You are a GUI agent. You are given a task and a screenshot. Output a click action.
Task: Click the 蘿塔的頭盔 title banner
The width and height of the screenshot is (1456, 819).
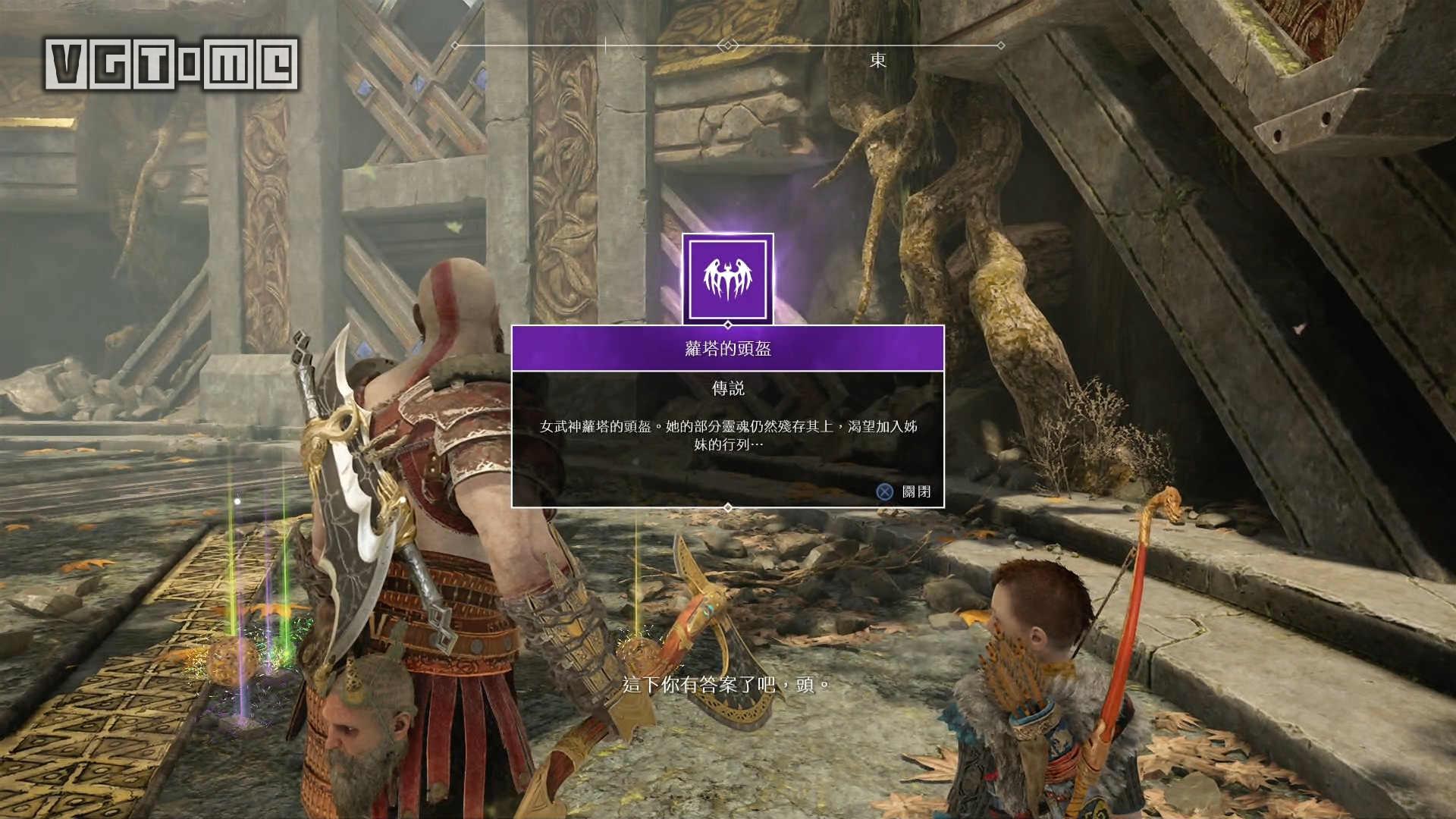click(x=728, y=348)
